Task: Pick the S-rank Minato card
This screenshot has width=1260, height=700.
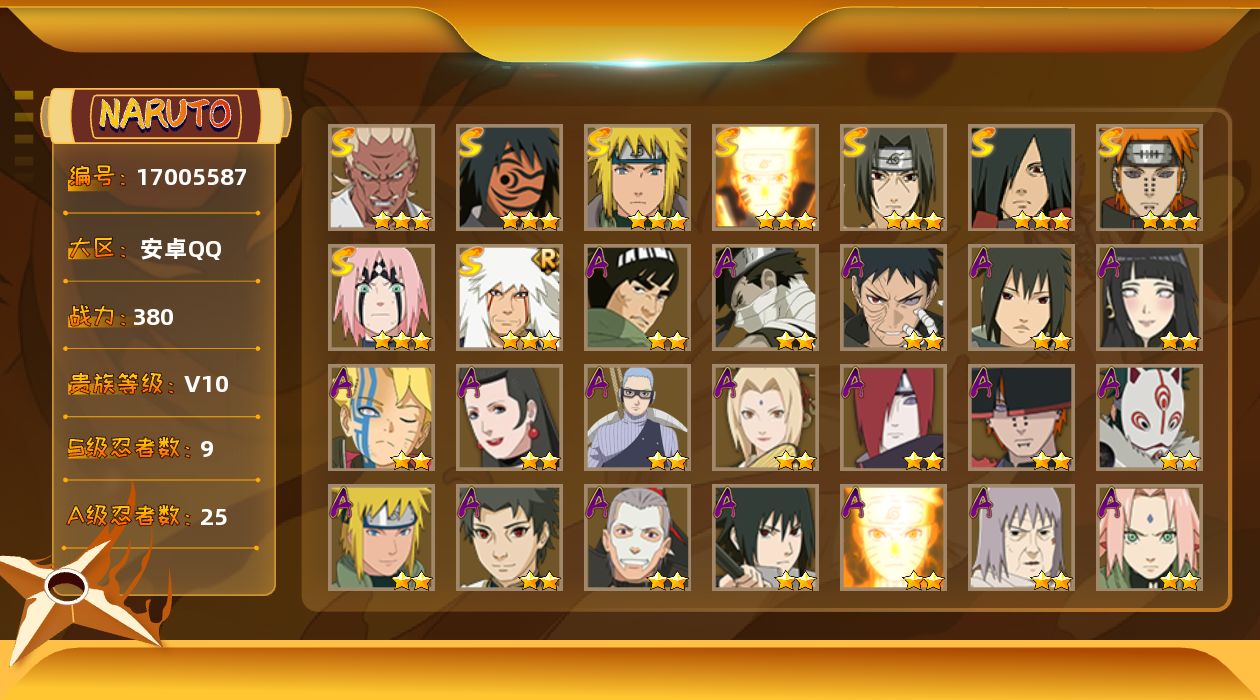Action: click(637, 177)
